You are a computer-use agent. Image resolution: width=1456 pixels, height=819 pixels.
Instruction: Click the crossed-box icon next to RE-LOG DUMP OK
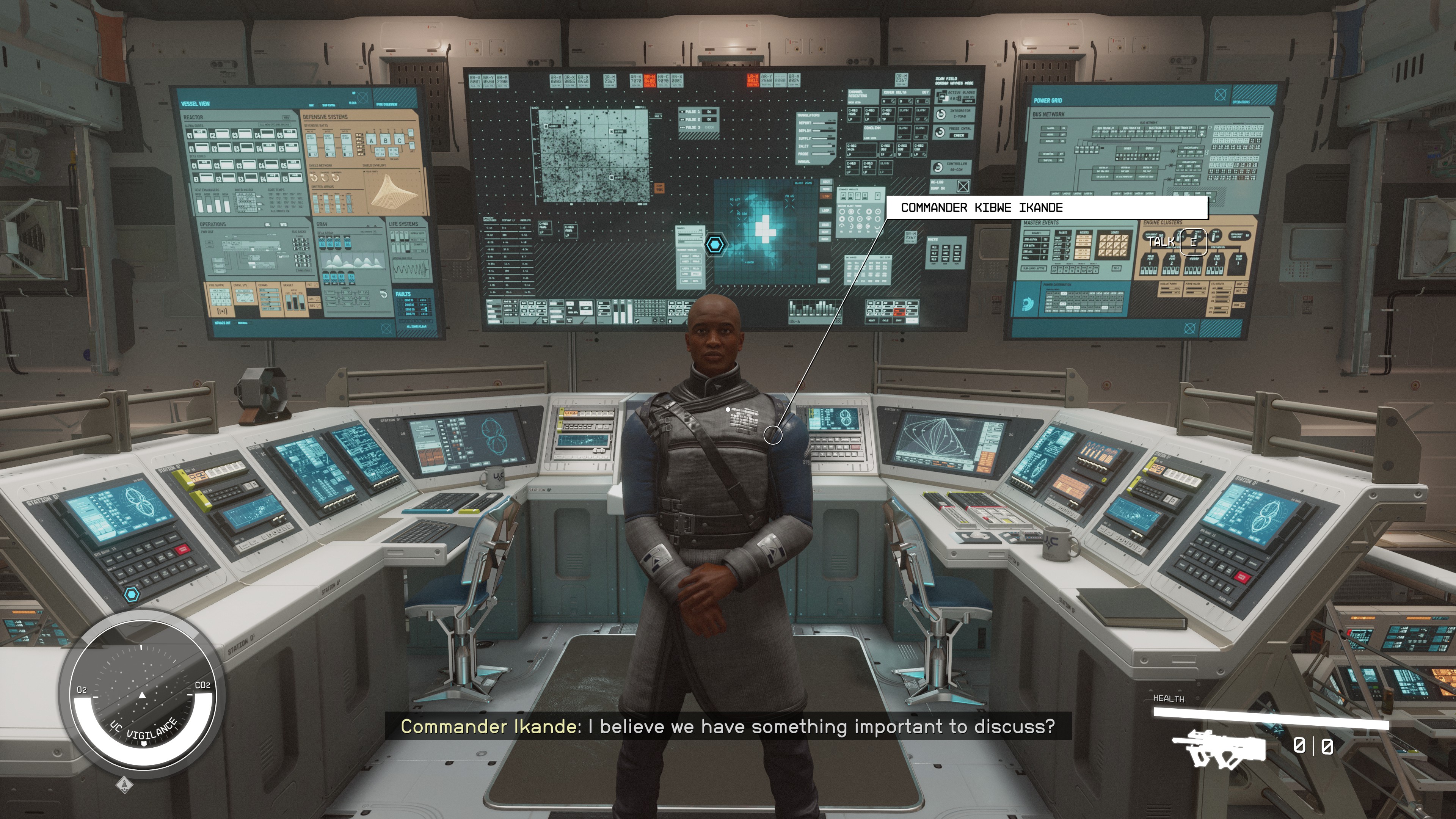[x=964, y=187]
